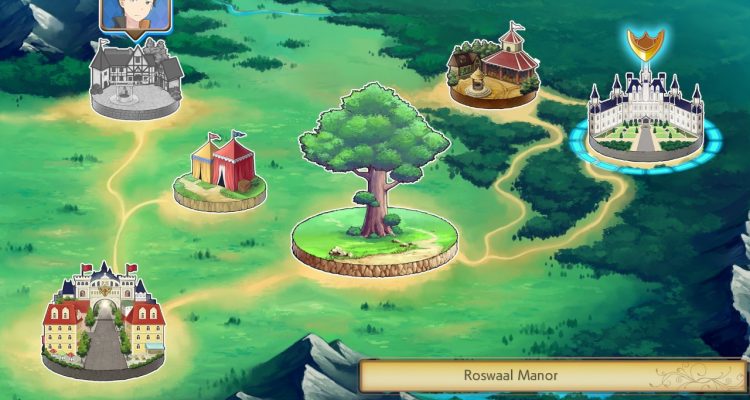Screen dimensions: 750x400
Task: Travel to the red-roofed pavilion location
Action: click(x=494, y=68)
